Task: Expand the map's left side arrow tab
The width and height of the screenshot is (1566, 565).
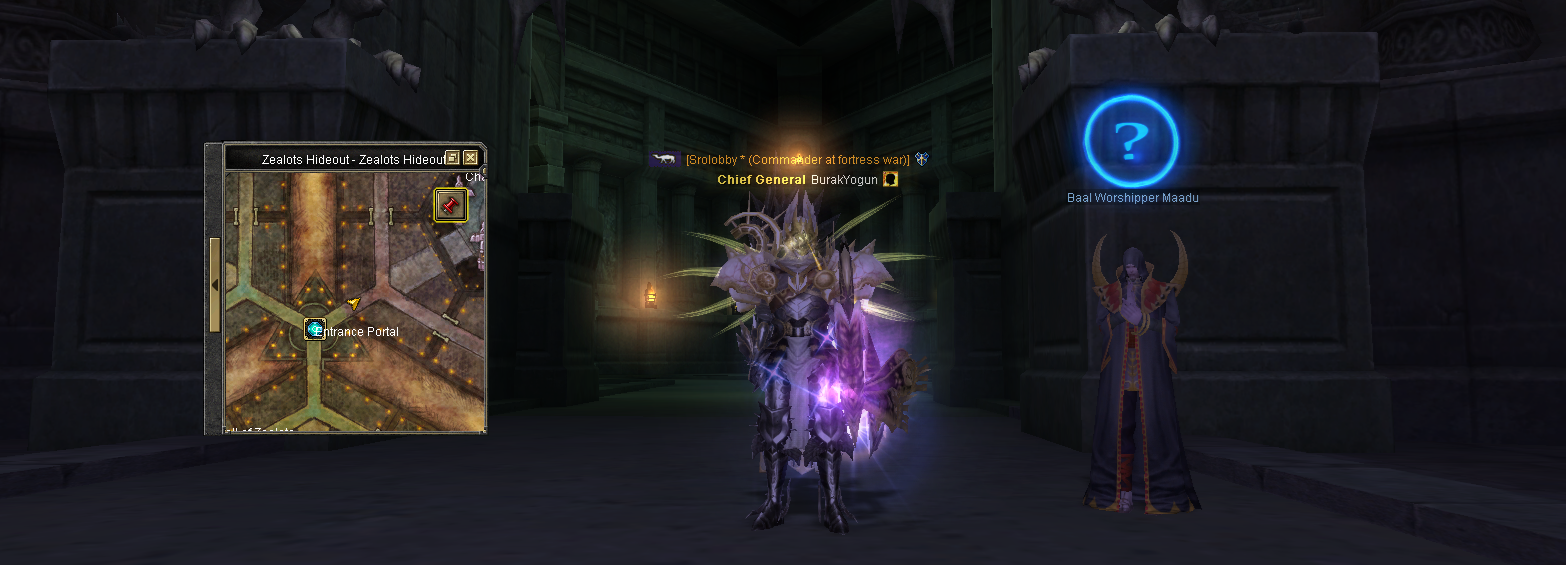Action: pyautogui.click(x=214, y=285)
